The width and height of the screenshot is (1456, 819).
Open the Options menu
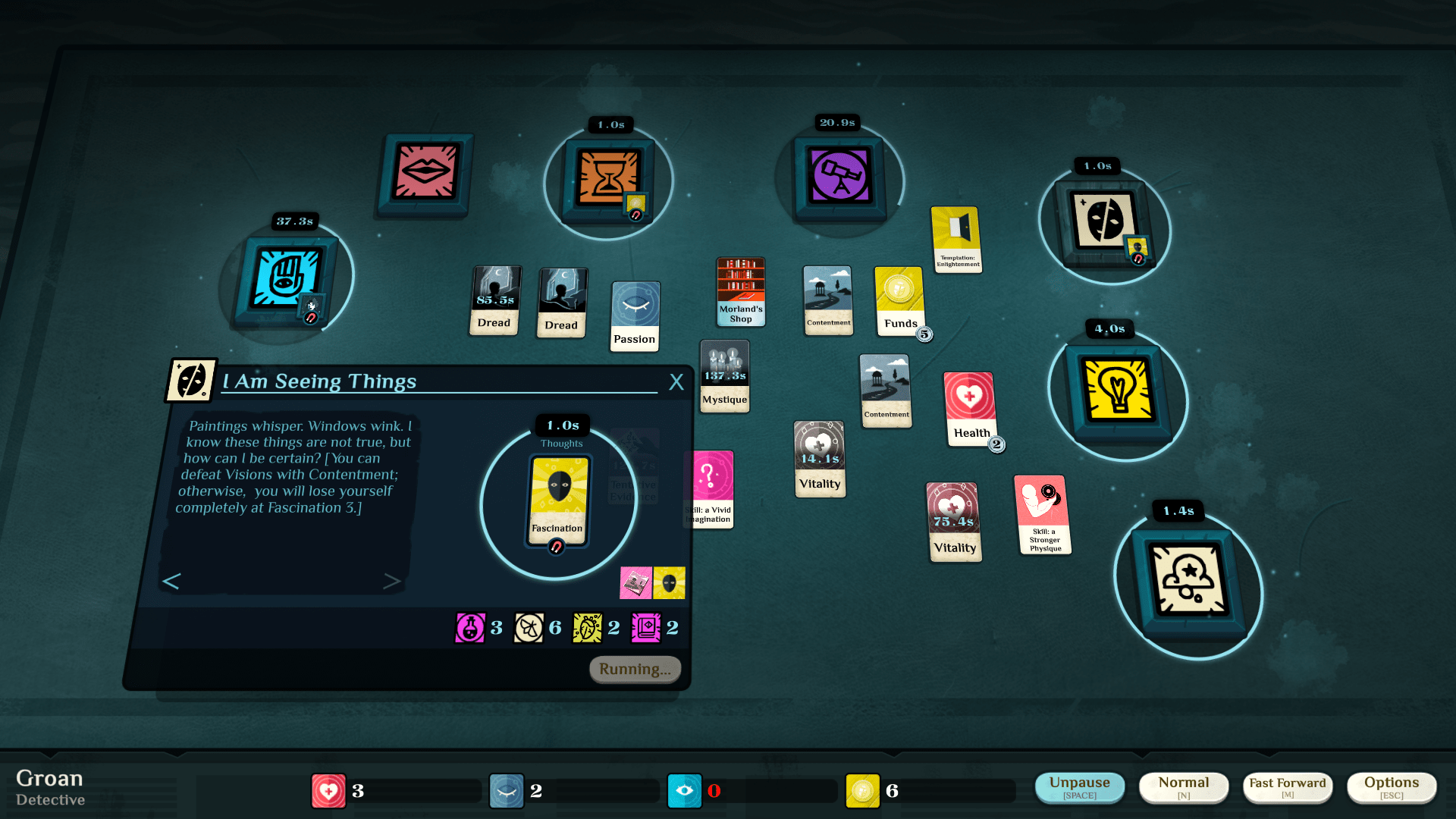click(x=1392, y=787)
